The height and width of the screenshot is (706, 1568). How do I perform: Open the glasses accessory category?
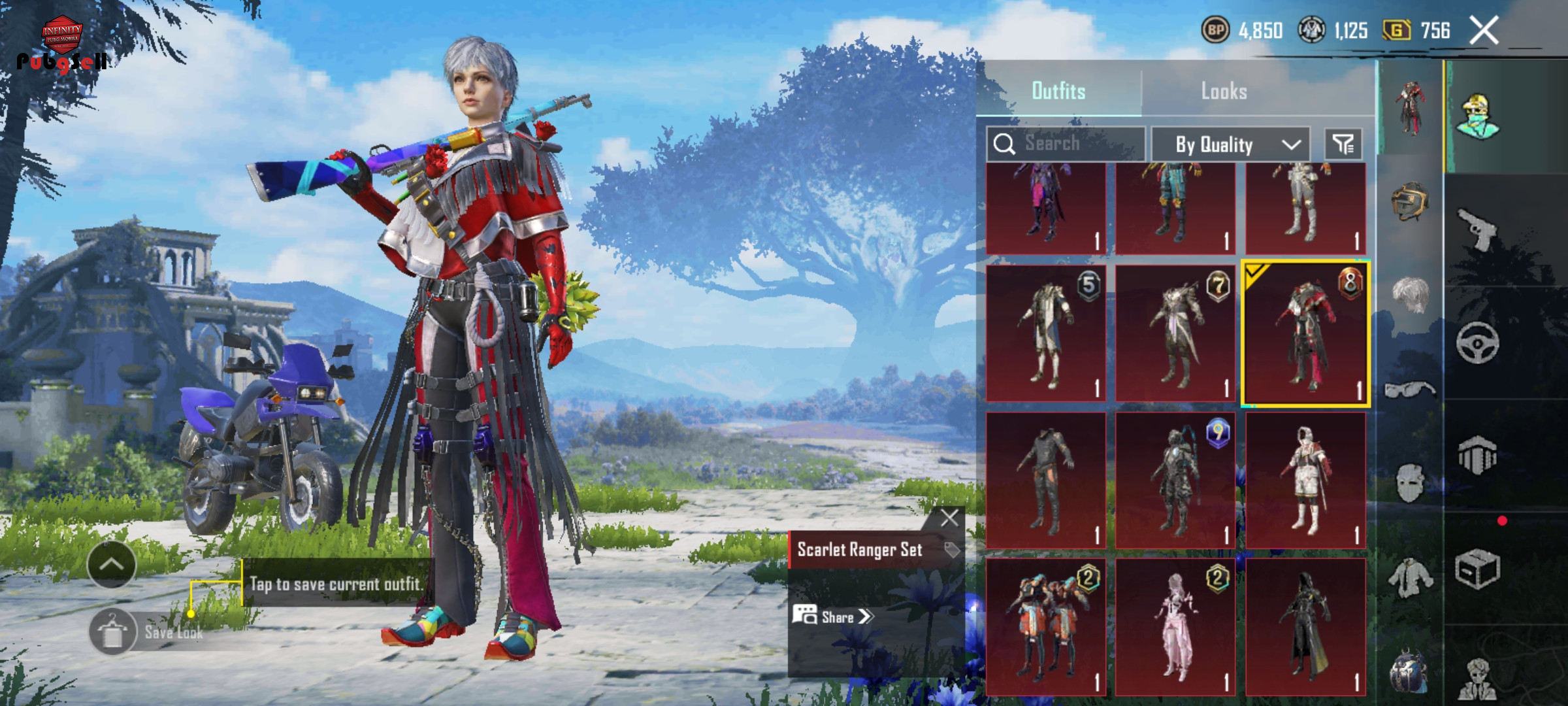[x=1409, y=390]
